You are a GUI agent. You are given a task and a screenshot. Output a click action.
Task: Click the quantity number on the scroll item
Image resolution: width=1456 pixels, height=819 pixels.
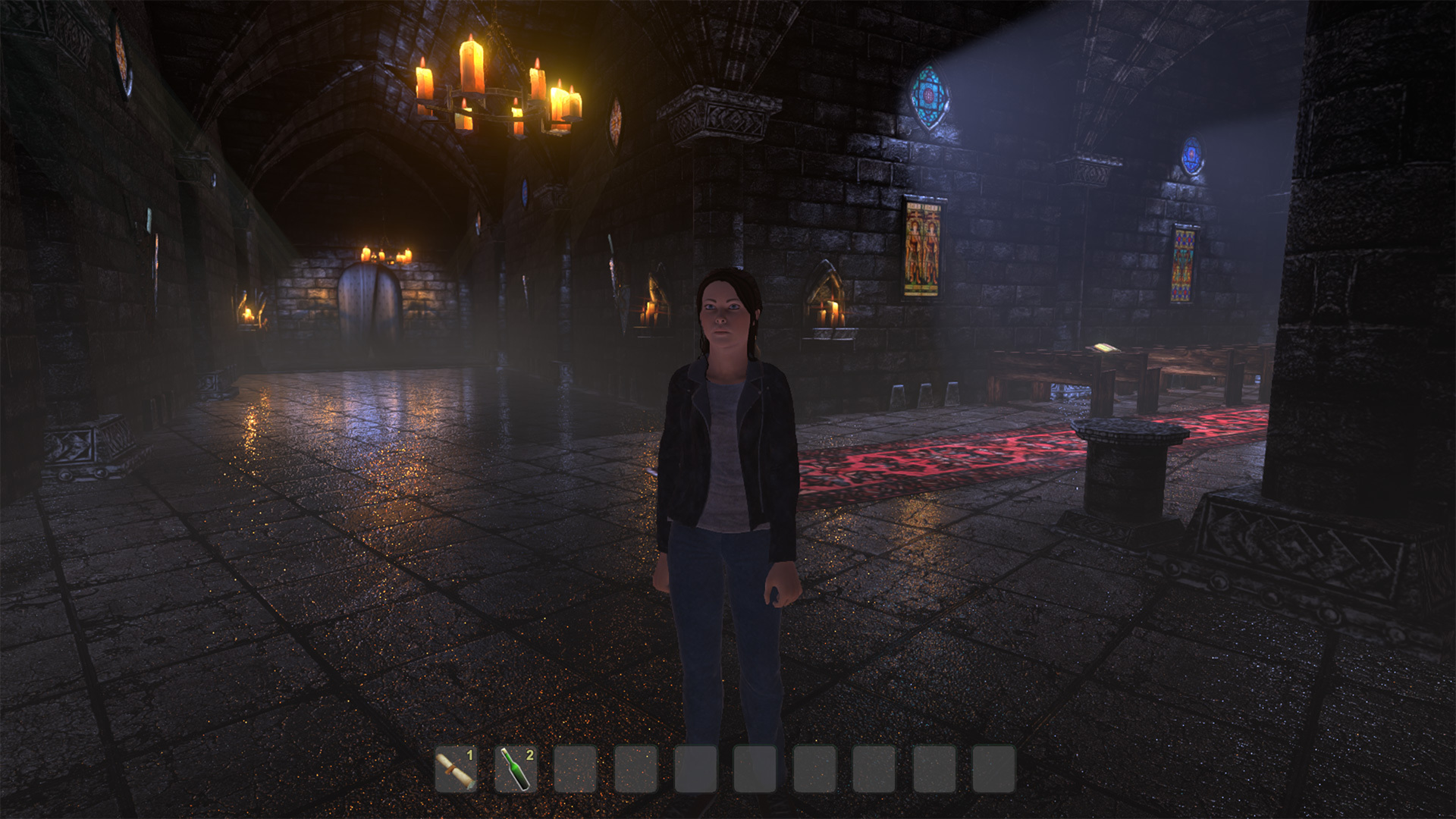coord(471,756)
